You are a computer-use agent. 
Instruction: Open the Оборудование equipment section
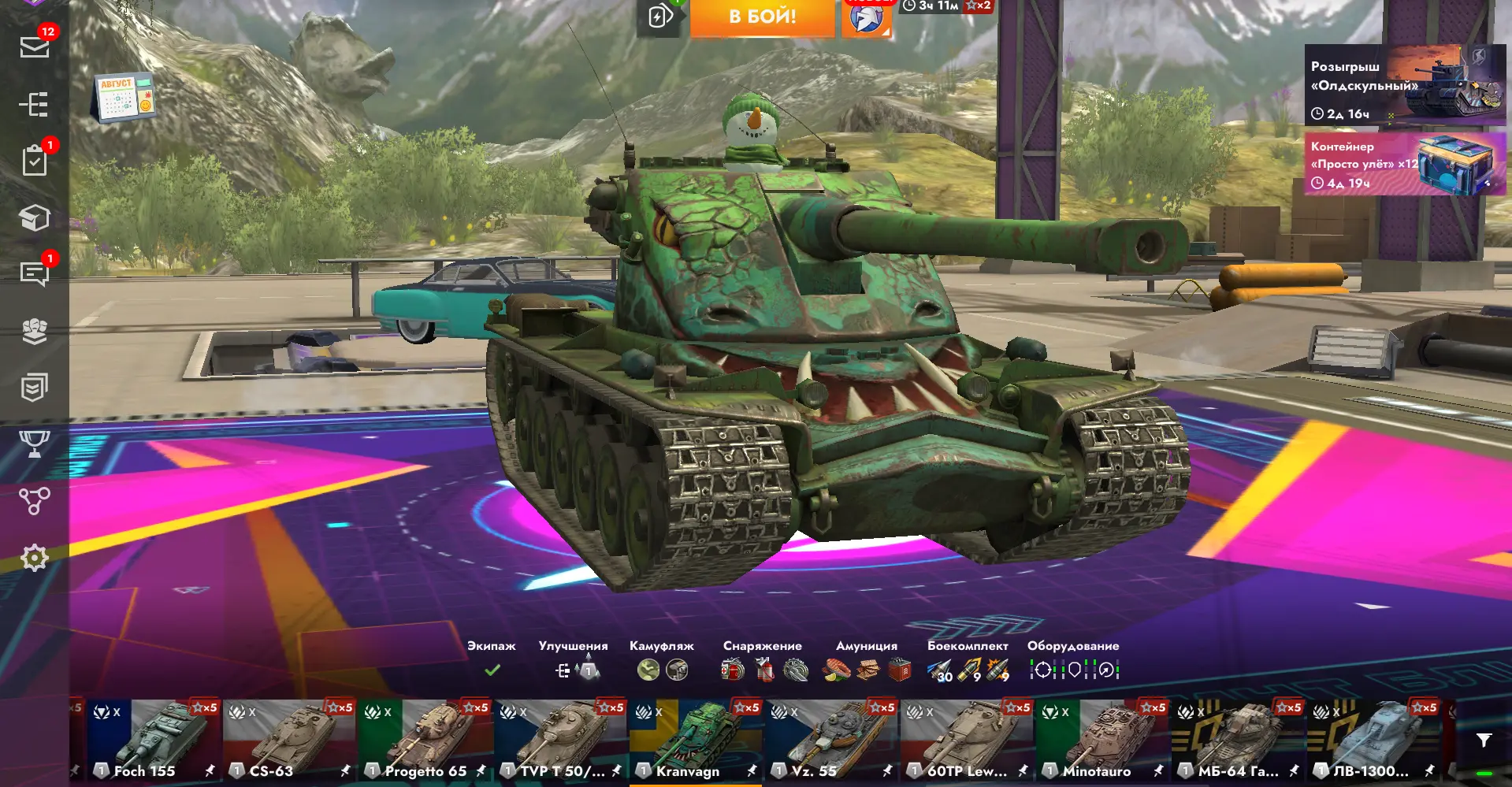1073,659
